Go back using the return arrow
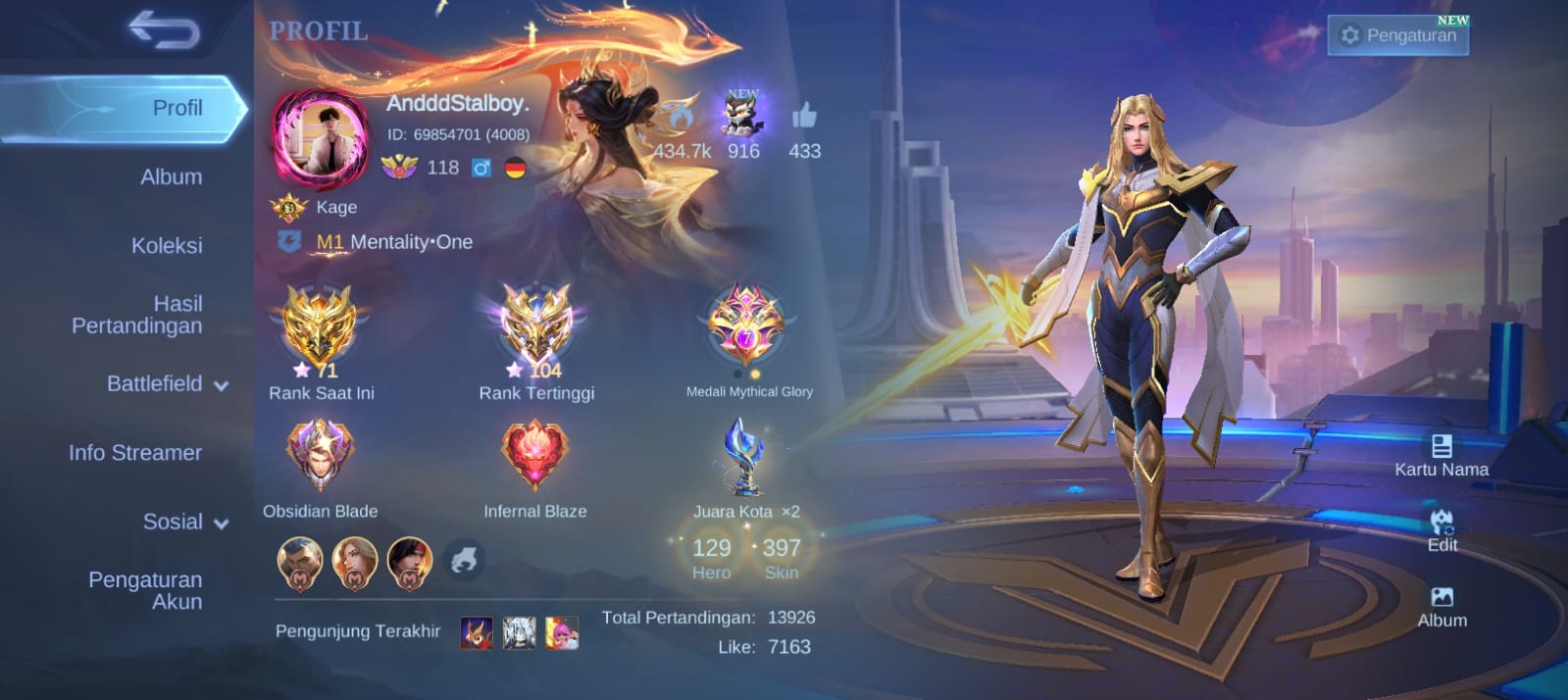This screenshot has width=1568, height=700. 164,31
